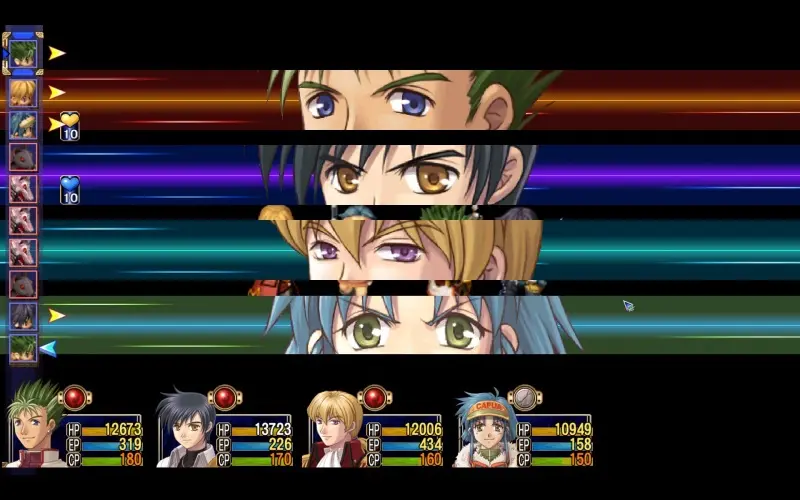The height and width of the screenshot is (500, 800).
Task: Select the framed active-turn icon in turn order
Action: (23, 53)
